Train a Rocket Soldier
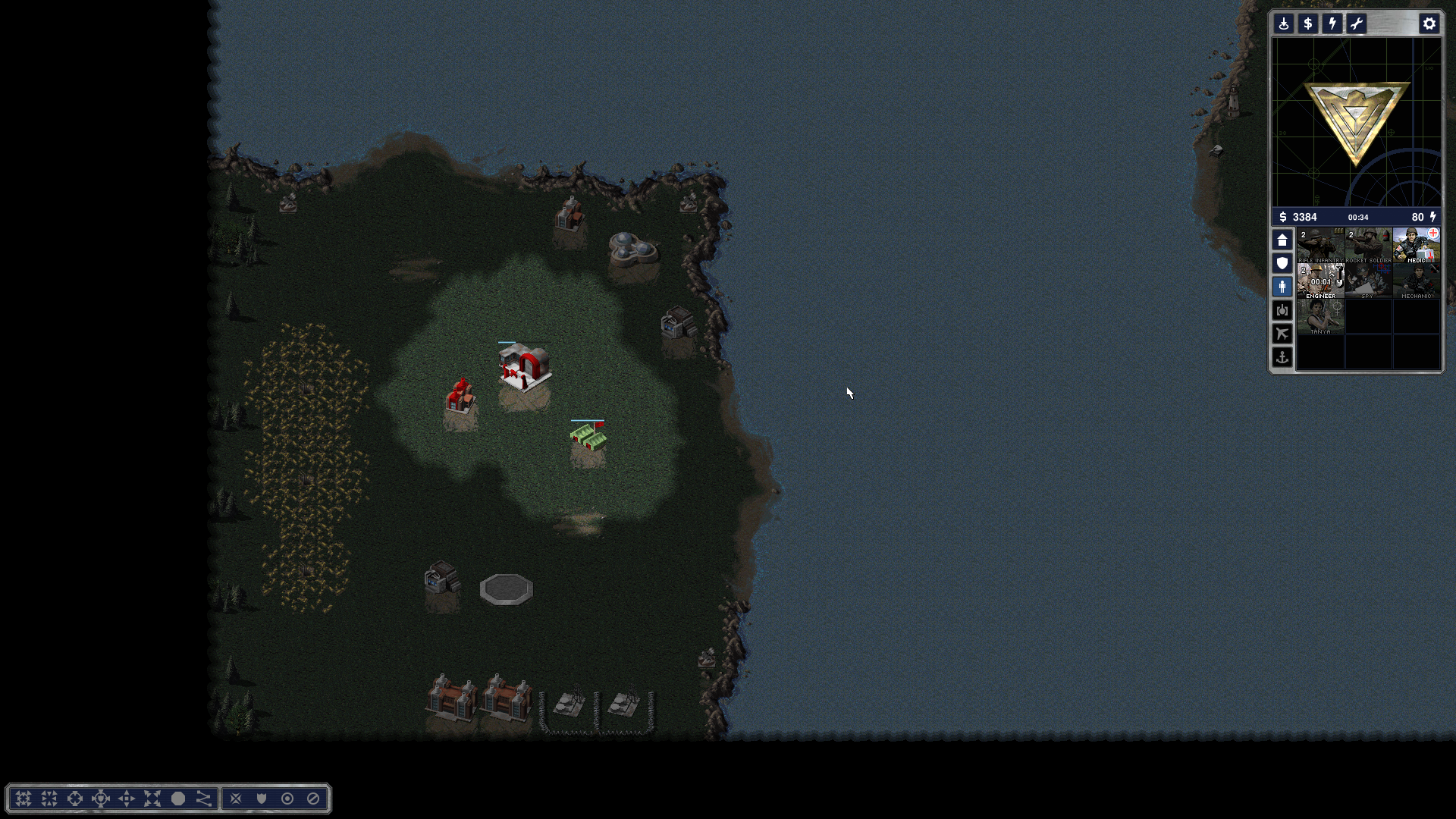This screenshot has height=819, width=1456. pyautogui.click(x=1368, y=246)
